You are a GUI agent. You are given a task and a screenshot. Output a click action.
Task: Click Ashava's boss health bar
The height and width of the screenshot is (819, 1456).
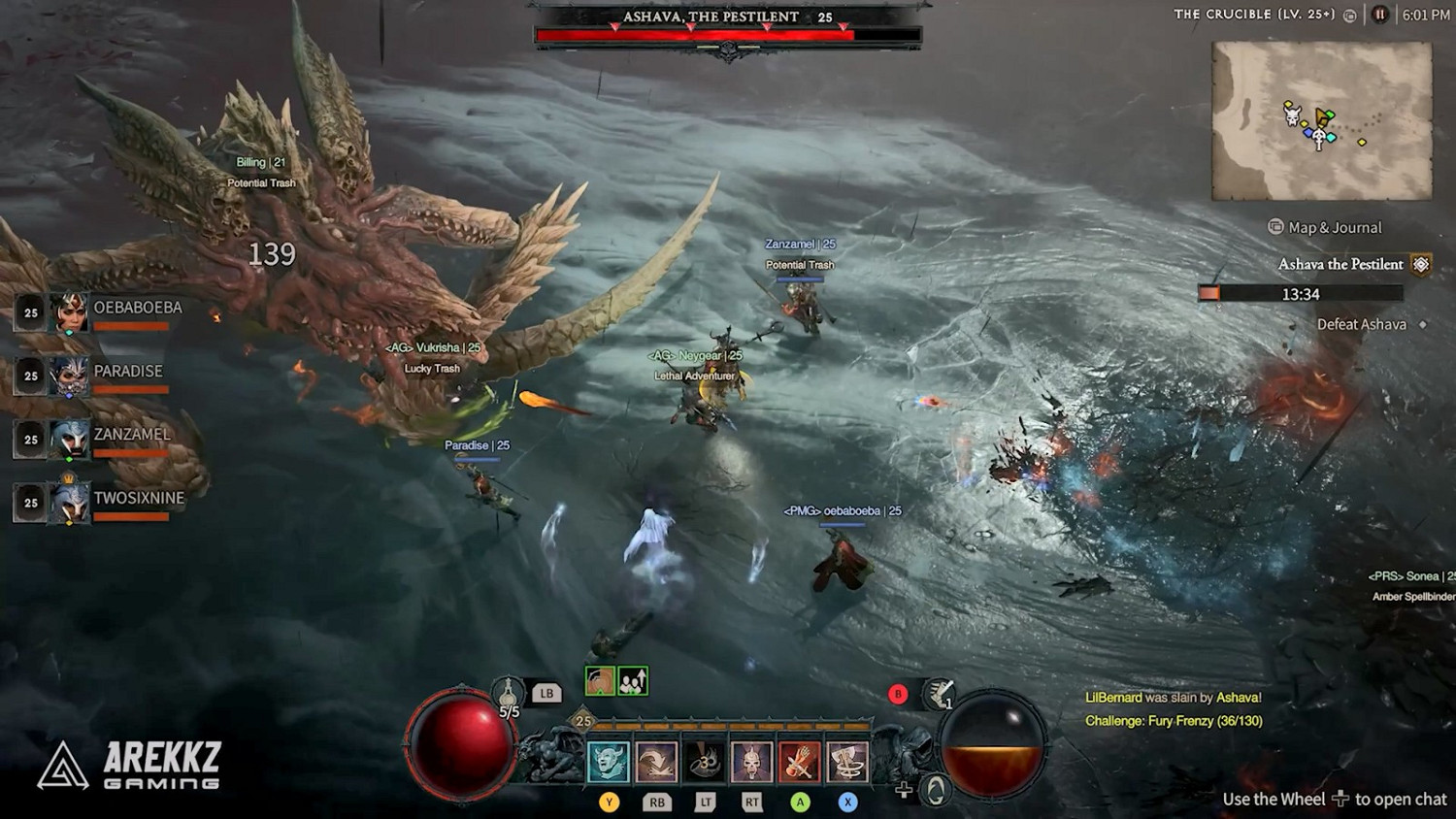point(726,32)
